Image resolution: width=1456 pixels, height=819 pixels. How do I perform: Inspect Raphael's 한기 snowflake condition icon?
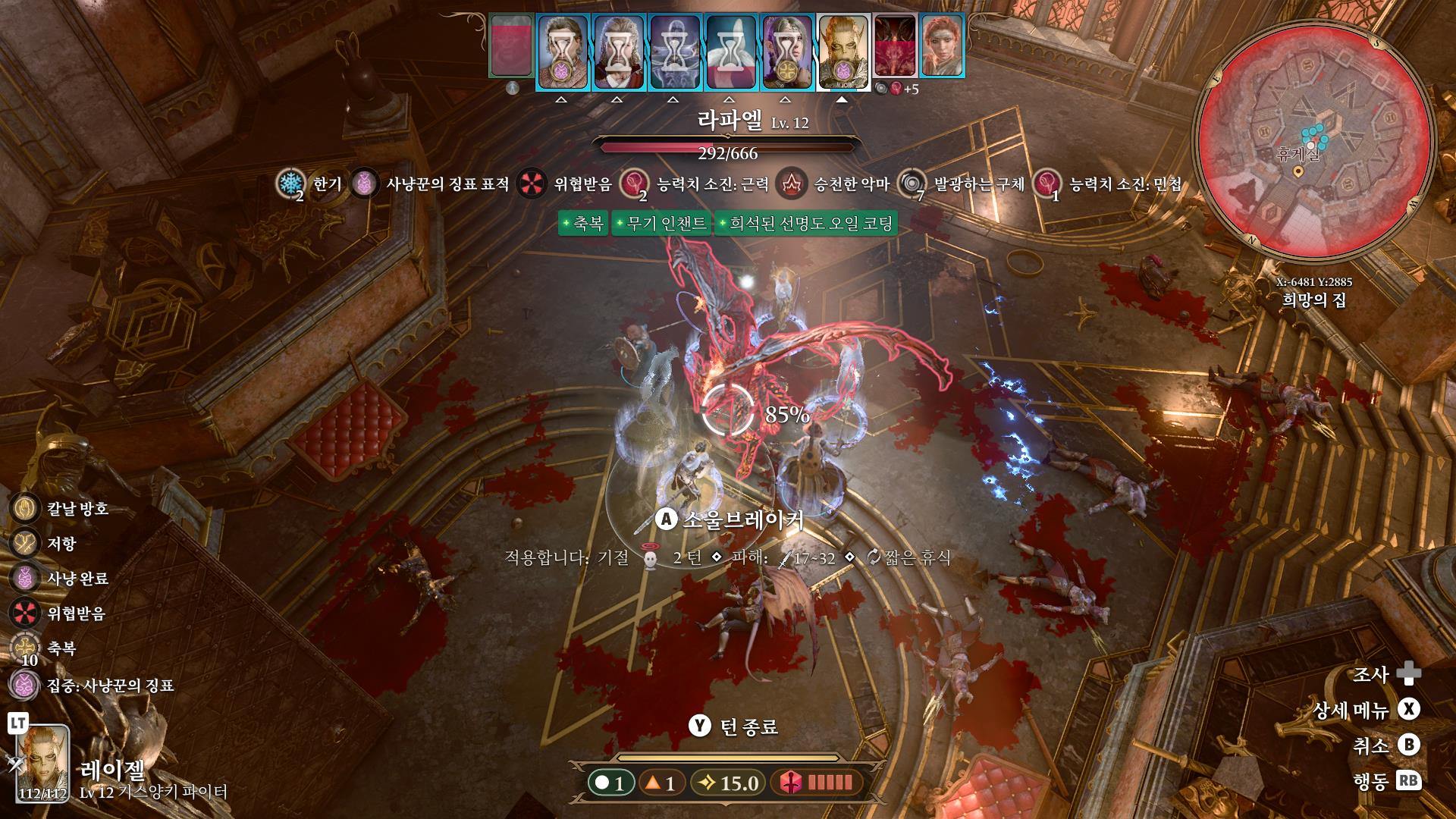(289, 184)
